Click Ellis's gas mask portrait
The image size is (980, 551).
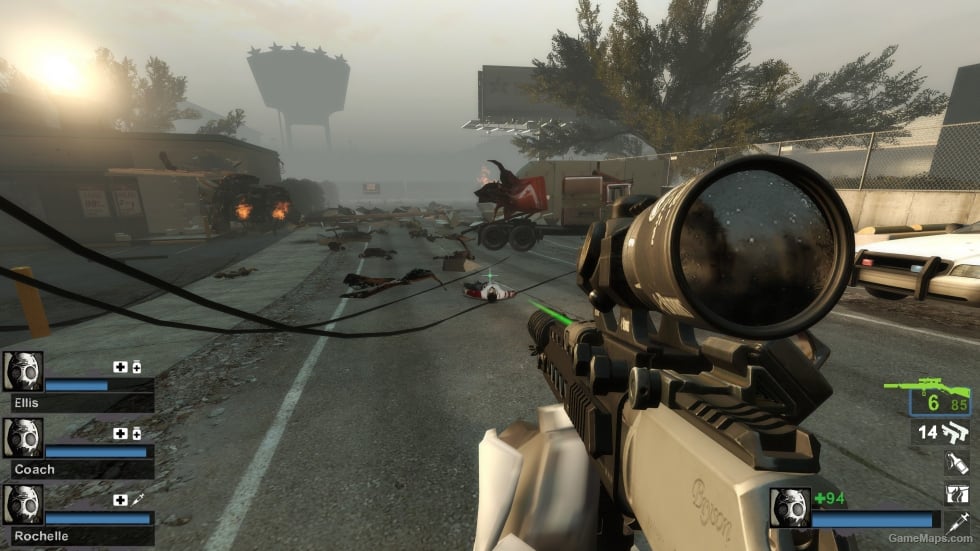[22, 371]
